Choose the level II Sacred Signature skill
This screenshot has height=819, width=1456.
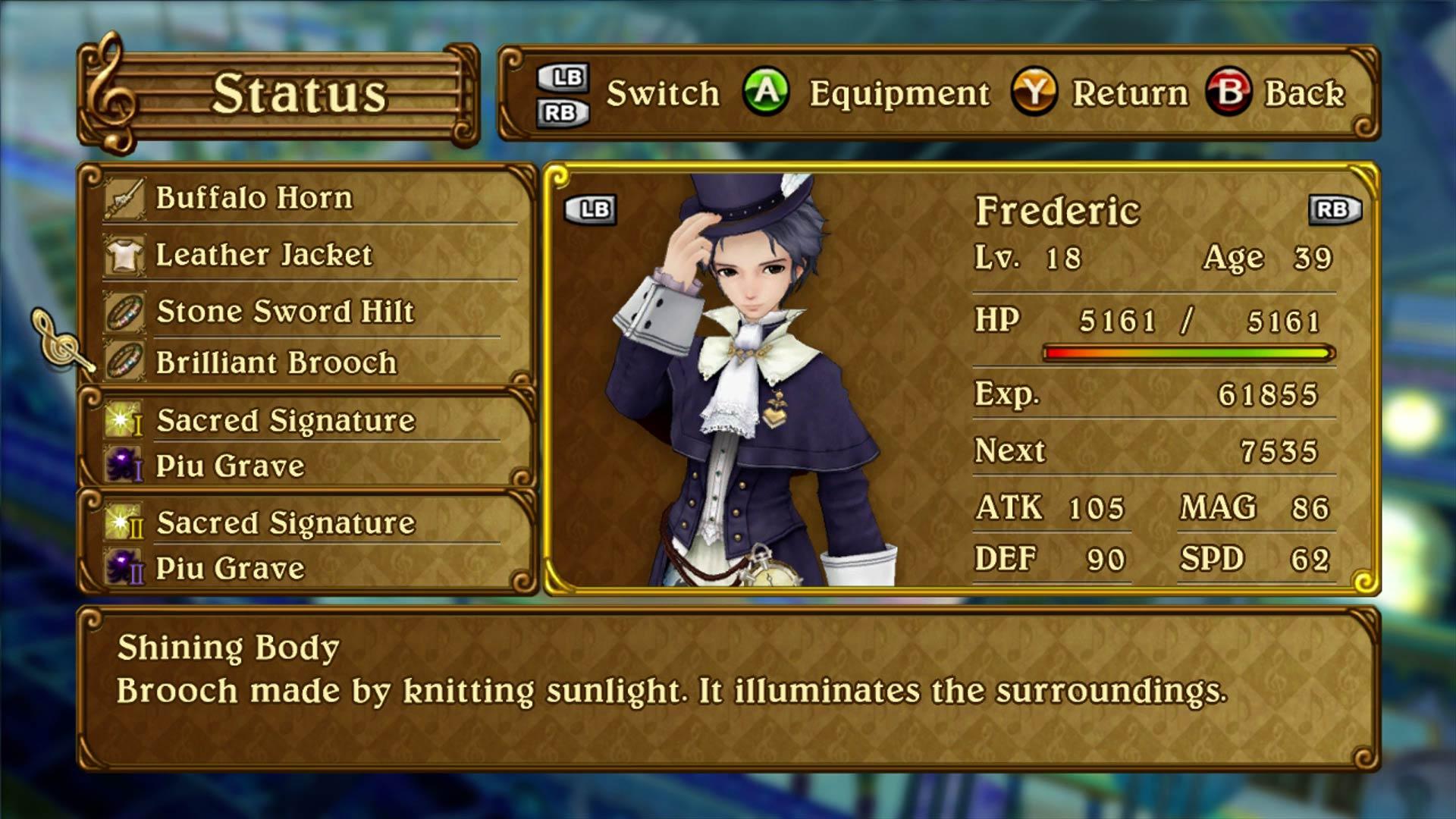[285, 523]
